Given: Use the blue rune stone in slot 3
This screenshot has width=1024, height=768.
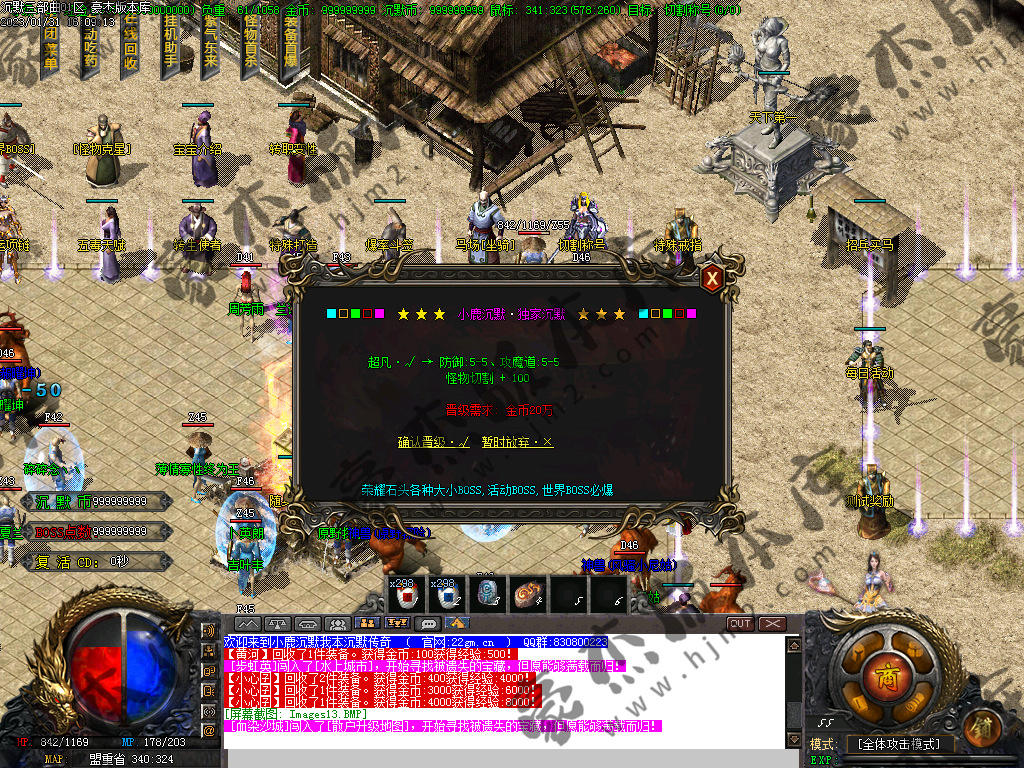Looking at the screenshot, I should (x=487, y=595).
